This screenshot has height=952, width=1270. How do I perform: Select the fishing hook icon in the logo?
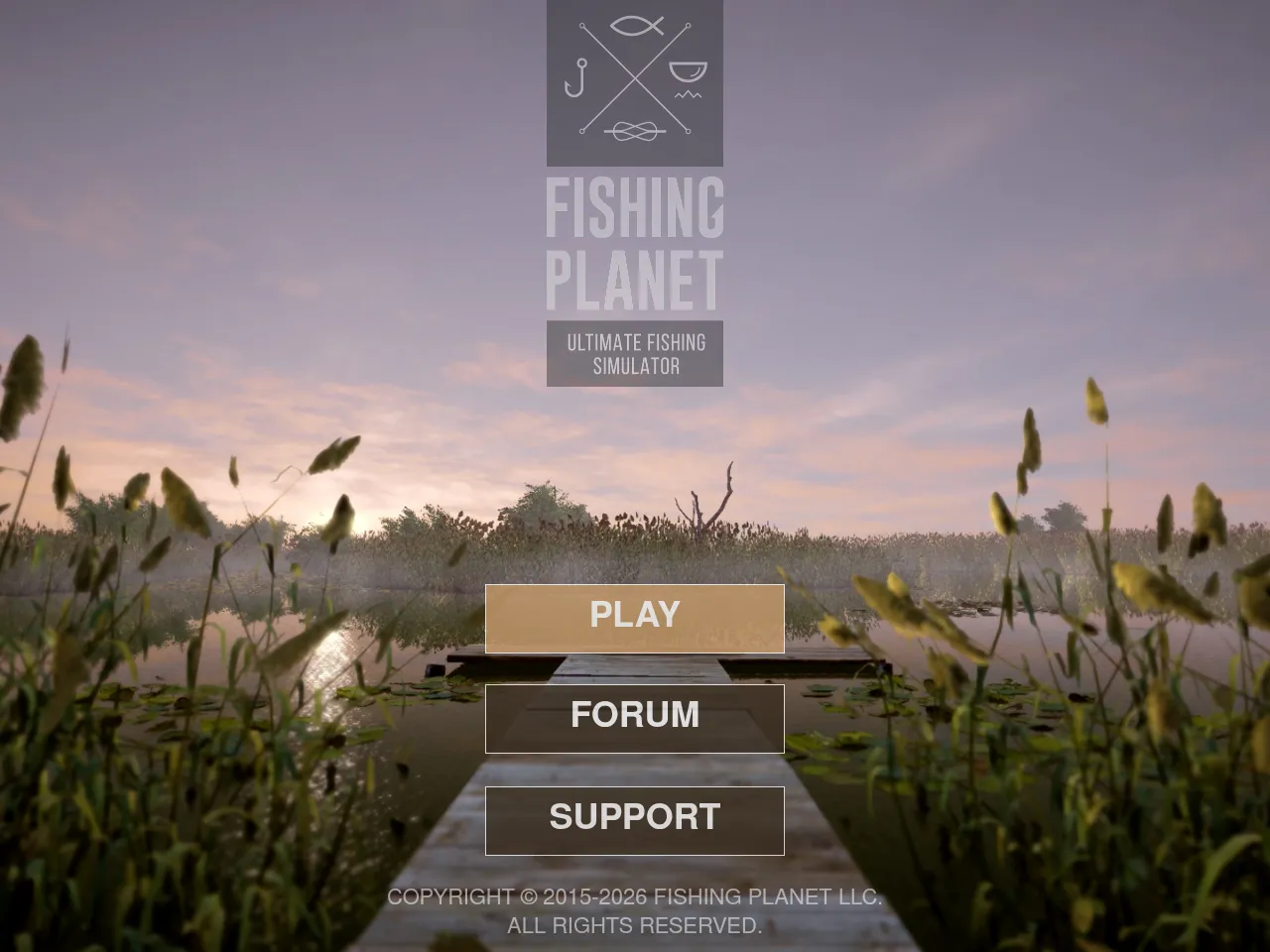tap(578, 77)
